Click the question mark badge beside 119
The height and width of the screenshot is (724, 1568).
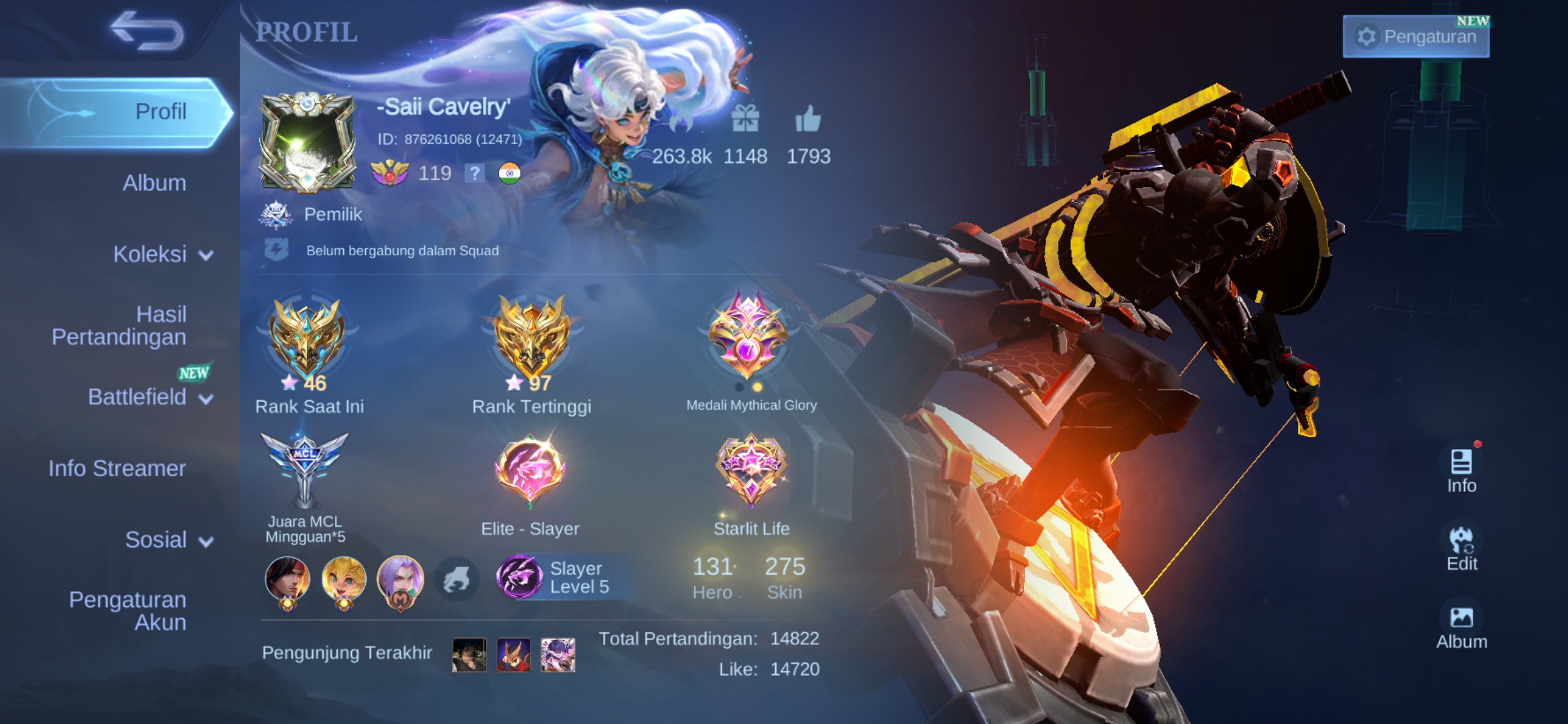pyautogui.click(x=474, y=174)
